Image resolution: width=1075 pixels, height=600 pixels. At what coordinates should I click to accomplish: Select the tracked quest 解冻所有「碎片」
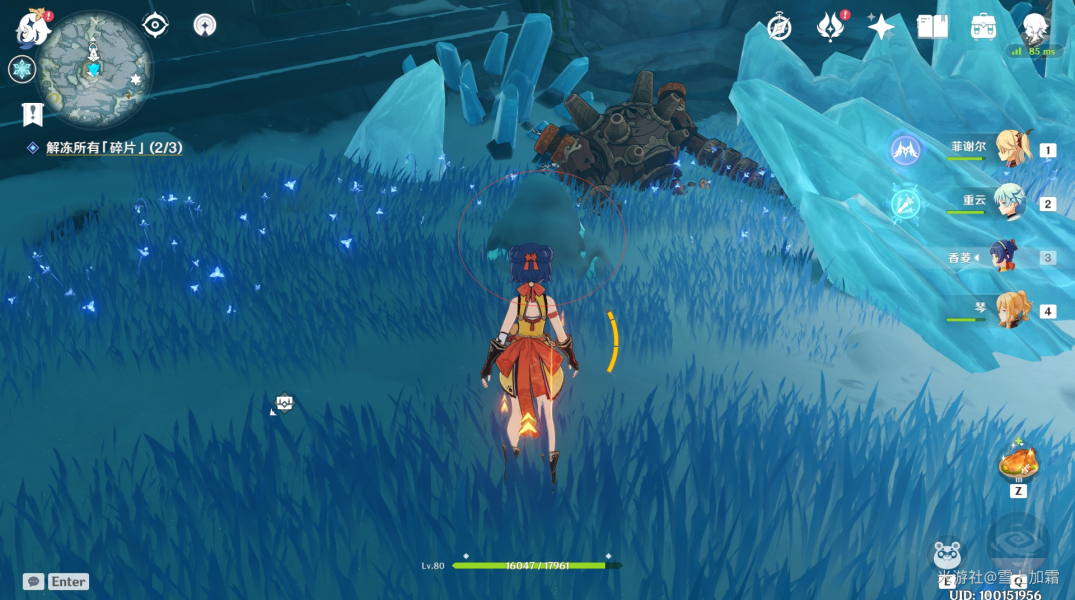click(x=113, y=148)
